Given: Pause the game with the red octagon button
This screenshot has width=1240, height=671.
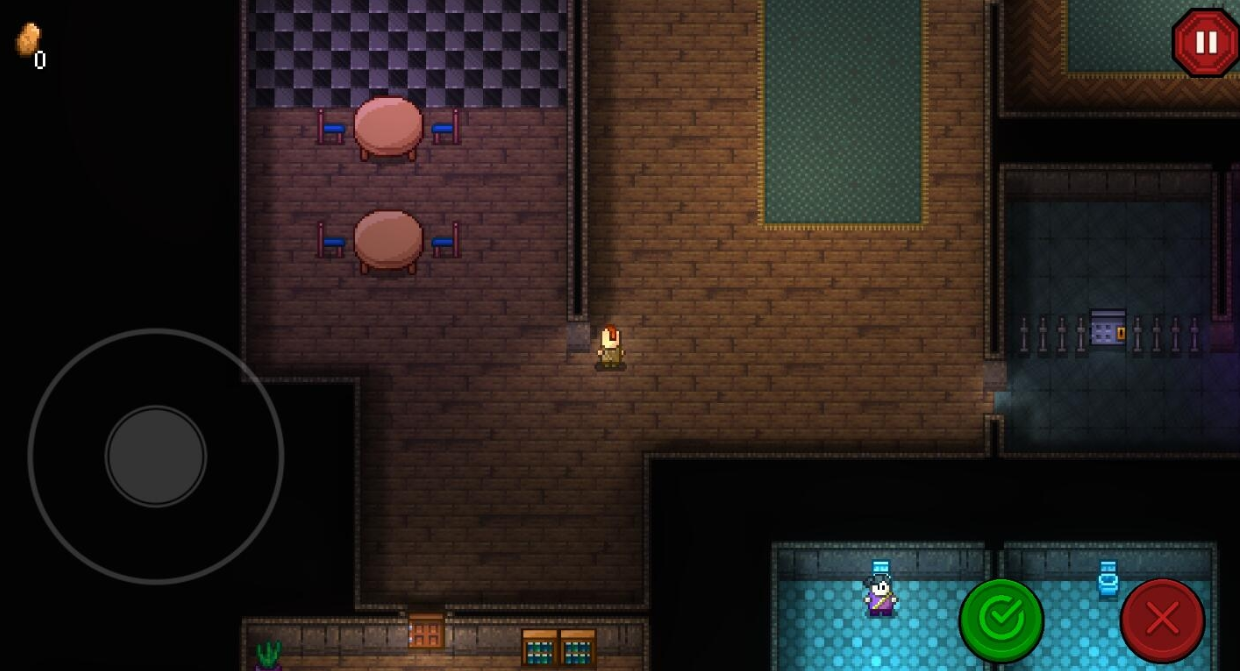Looking at the screenshot, I should click(1206, 43).
